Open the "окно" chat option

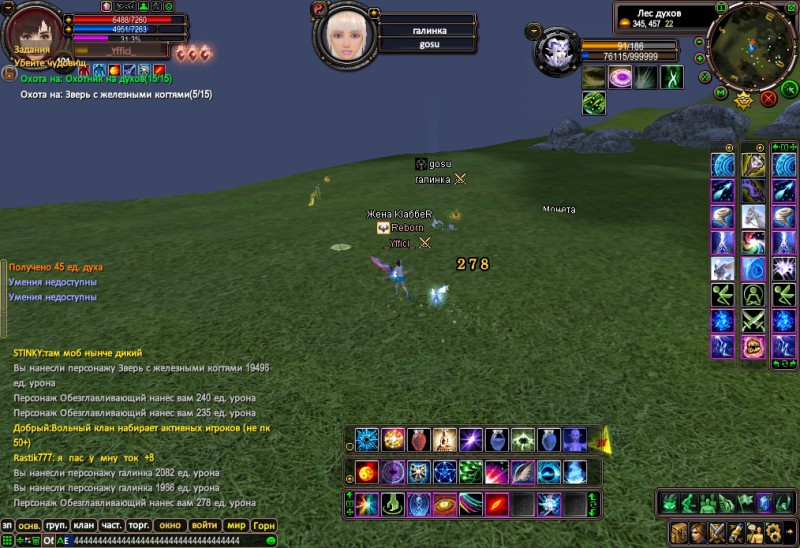[x=171, y=525]
